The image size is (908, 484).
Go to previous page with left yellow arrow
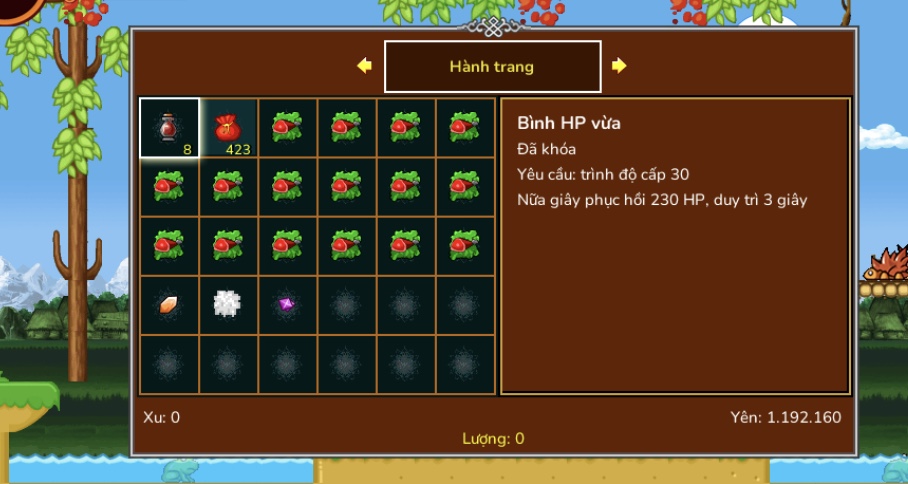pos(364,66)
